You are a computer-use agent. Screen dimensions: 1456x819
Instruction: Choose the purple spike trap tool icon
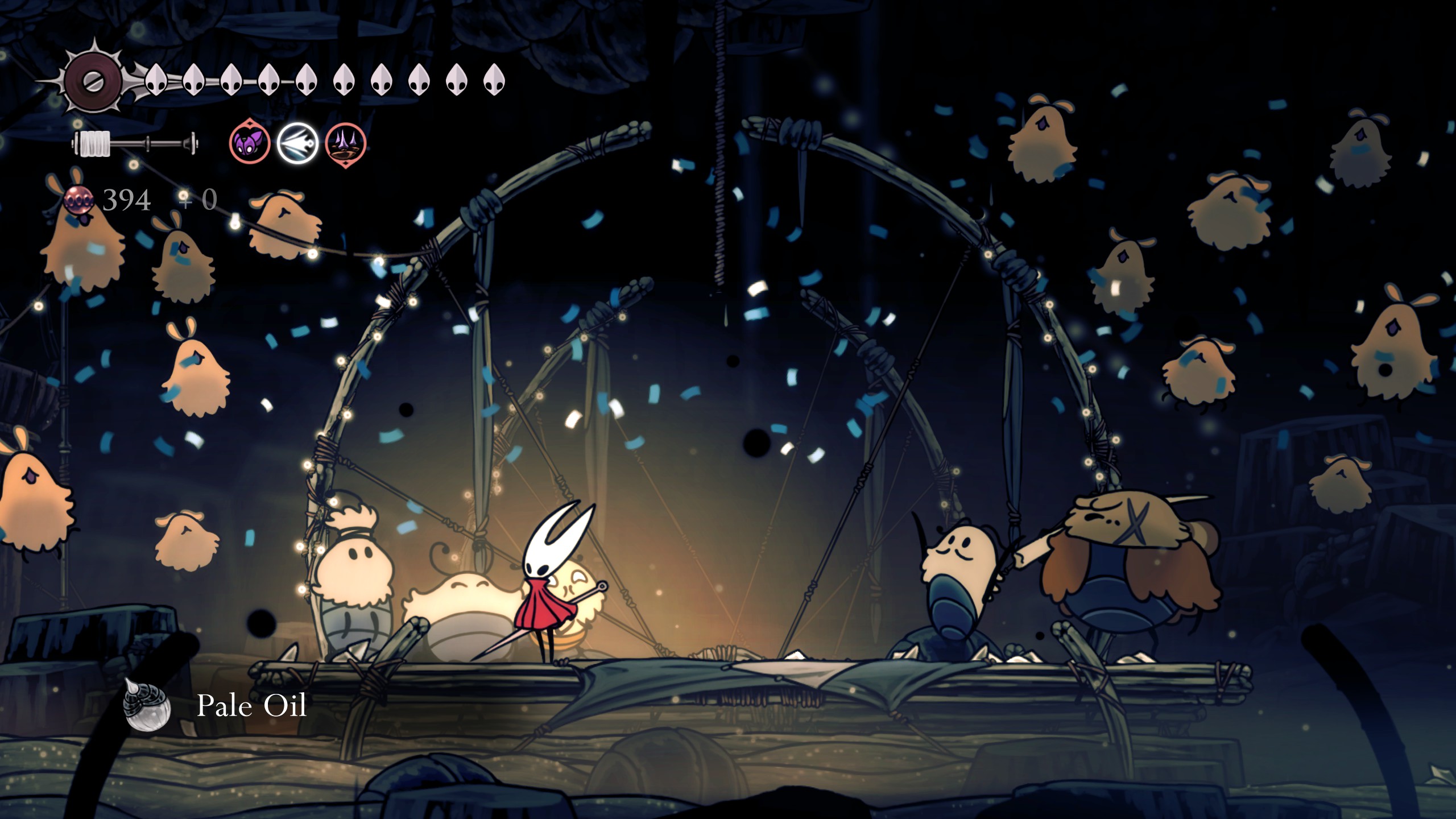coord(345,143)
